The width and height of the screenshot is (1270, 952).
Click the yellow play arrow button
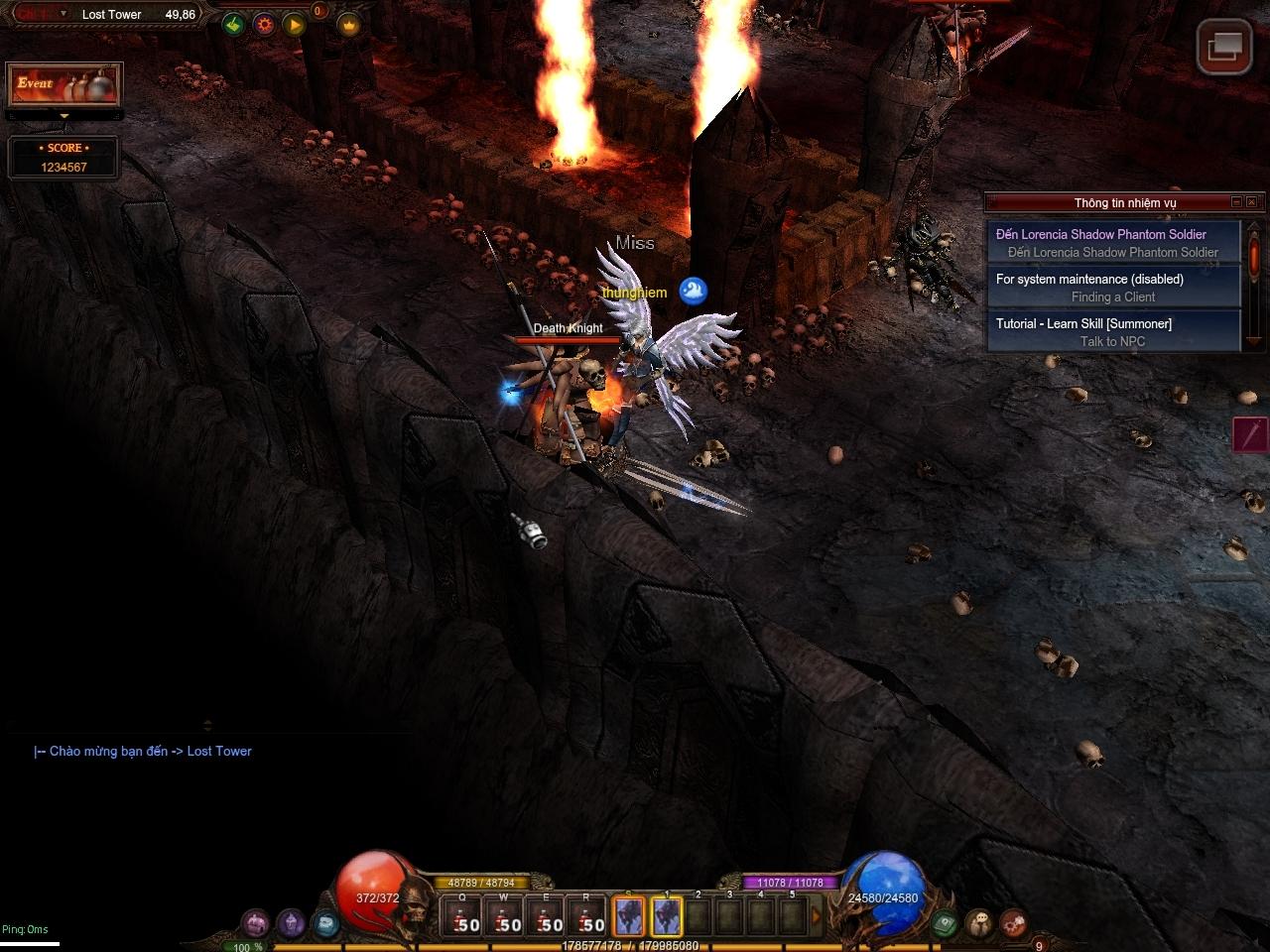(x=295, y=25)
